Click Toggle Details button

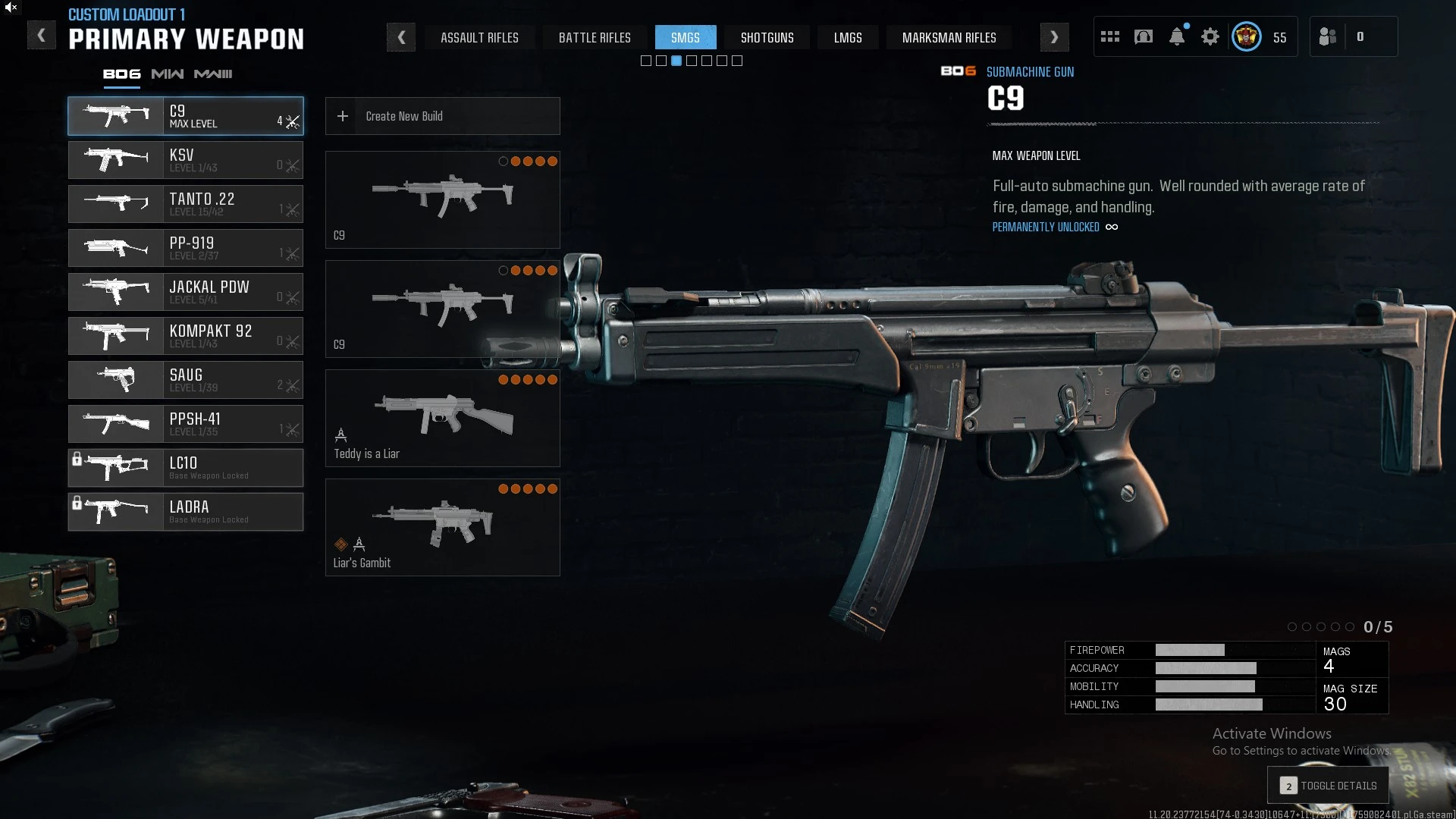click(x=1328, y=786)
